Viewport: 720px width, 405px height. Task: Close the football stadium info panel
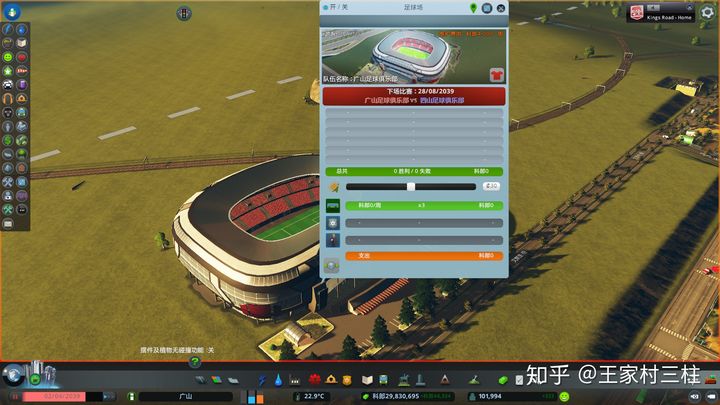tap(500, 7)
